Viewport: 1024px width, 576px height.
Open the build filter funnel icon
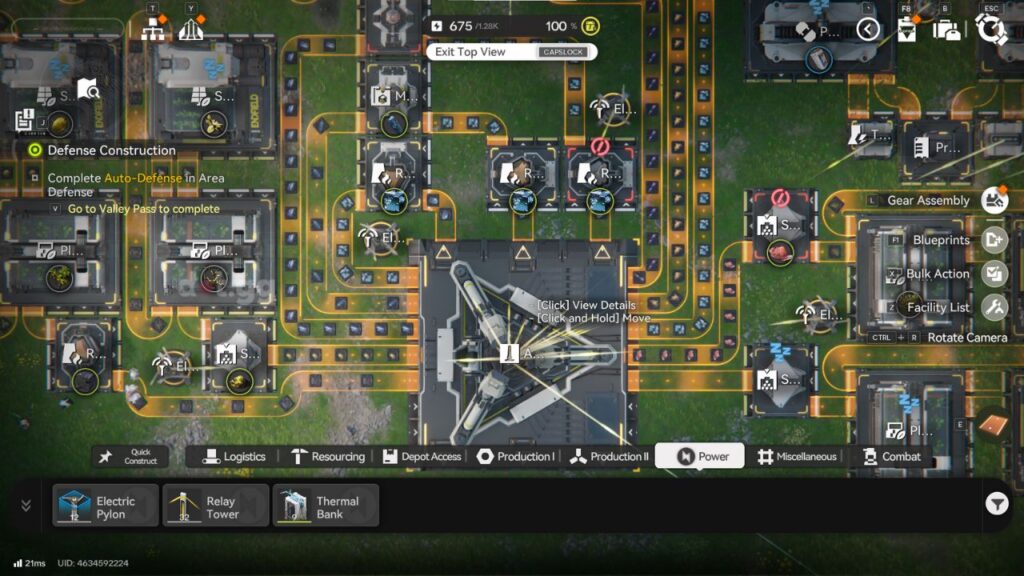pos(996,505)
